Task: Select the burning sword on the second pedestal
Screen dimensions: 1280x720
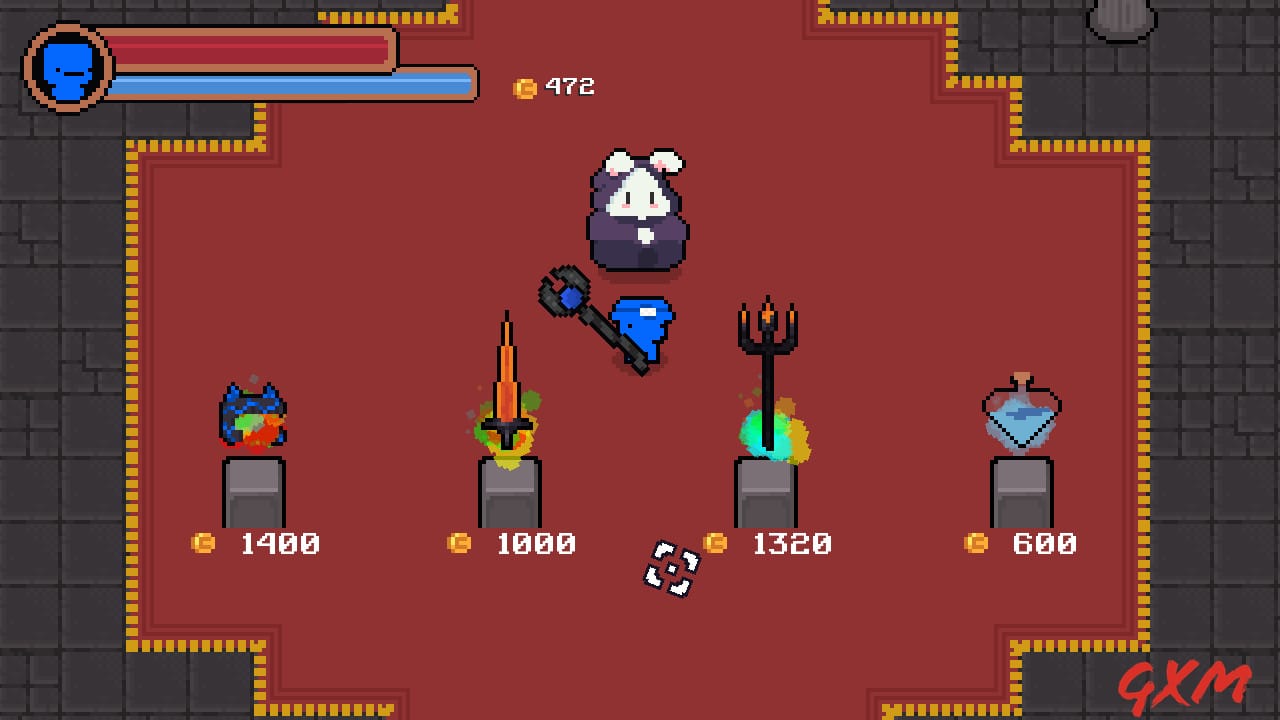Action: click(x=507, y=390)
